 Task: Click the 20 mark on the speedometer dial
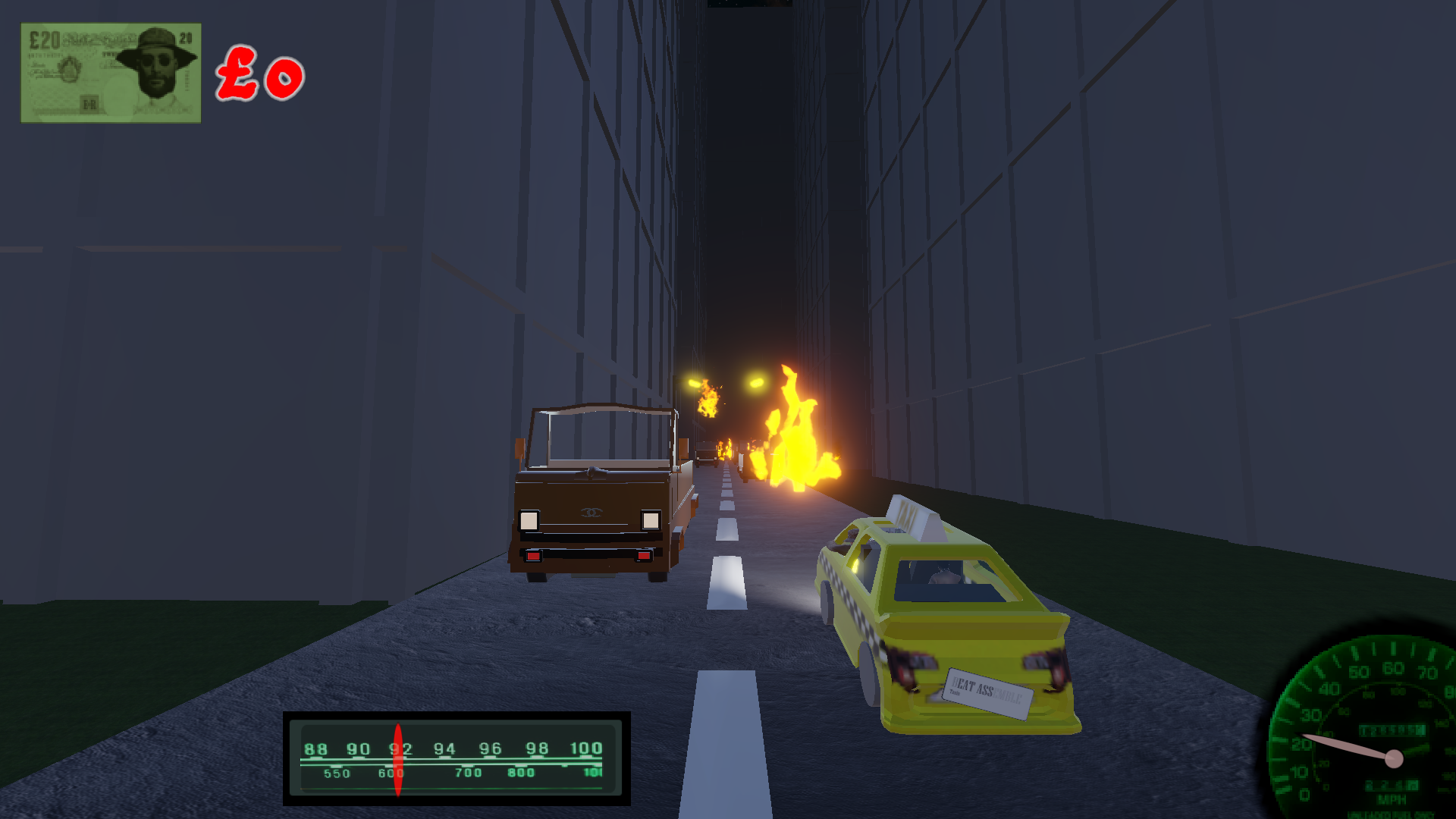1302,745
